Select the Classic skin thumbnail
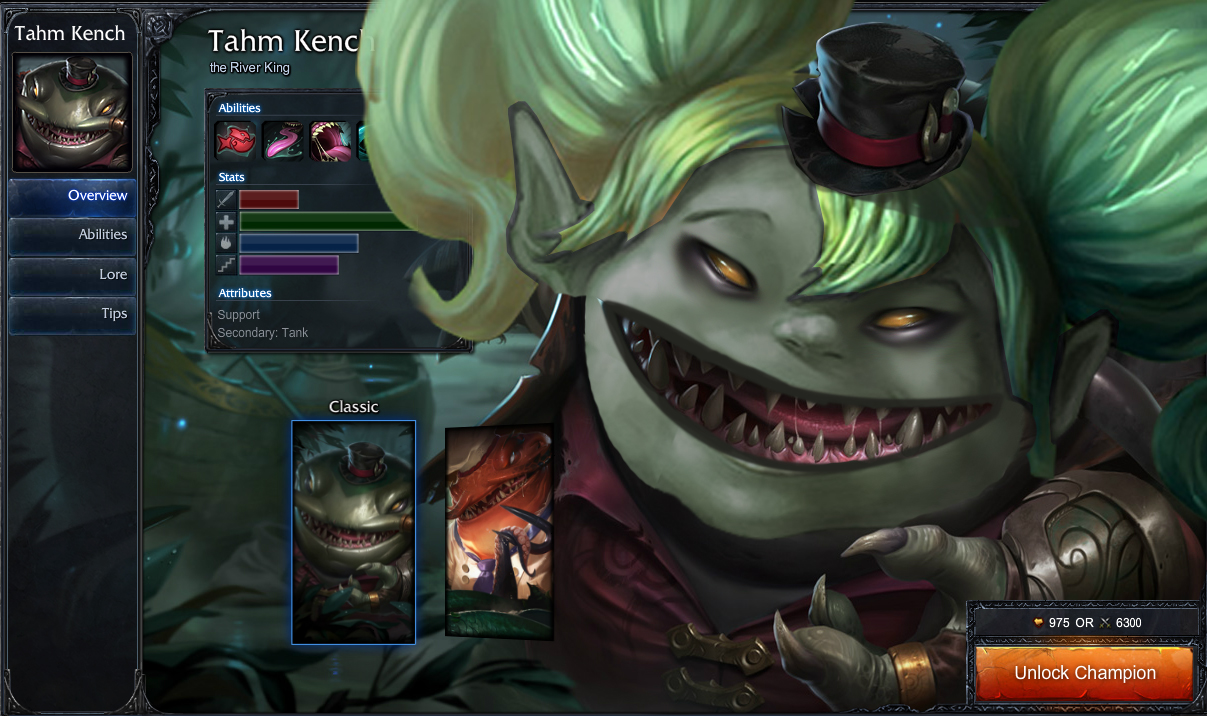 click(353, 532)
